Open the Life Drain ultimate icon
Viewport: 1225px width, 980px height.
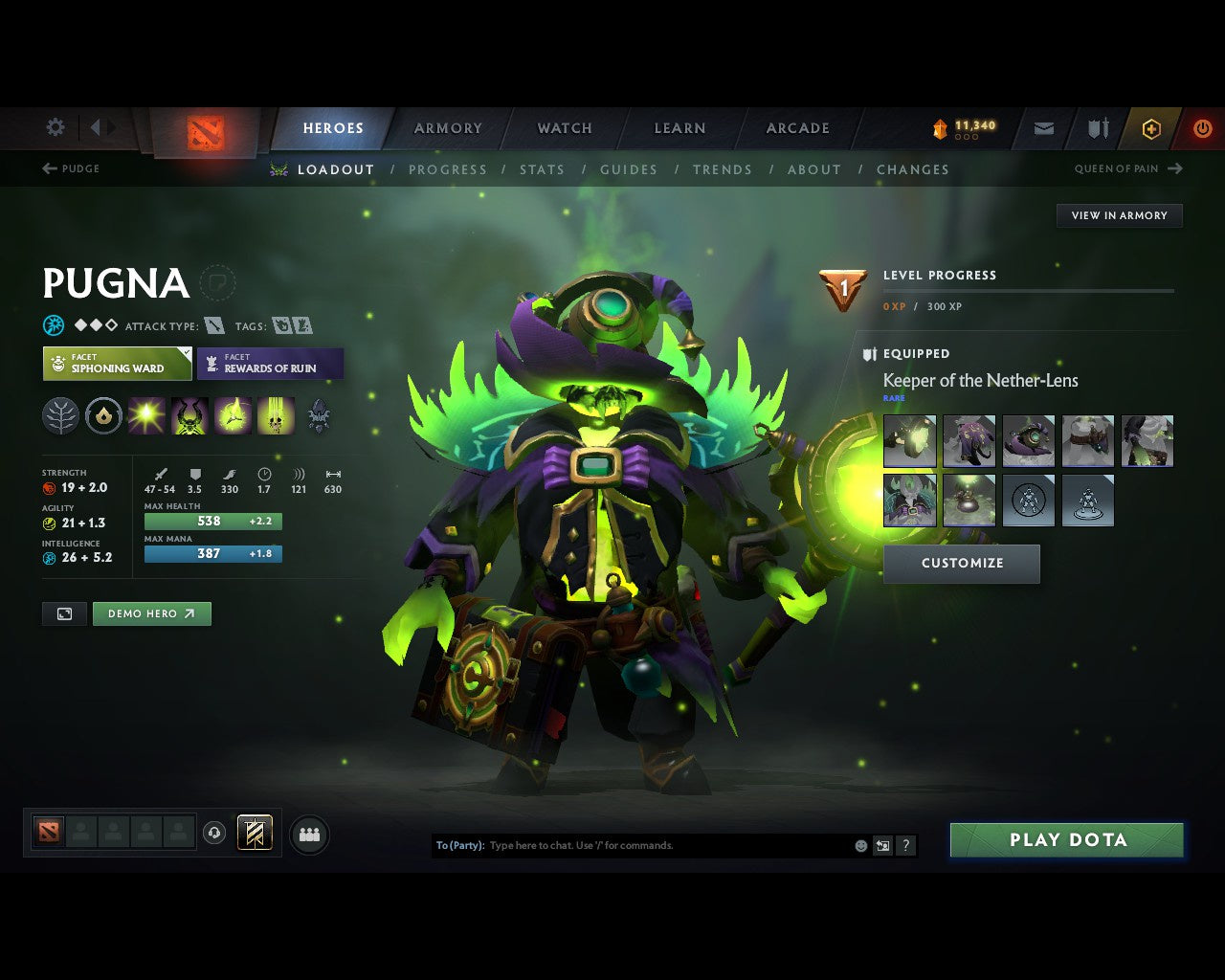pyautogui.click(x=277, y=415)
